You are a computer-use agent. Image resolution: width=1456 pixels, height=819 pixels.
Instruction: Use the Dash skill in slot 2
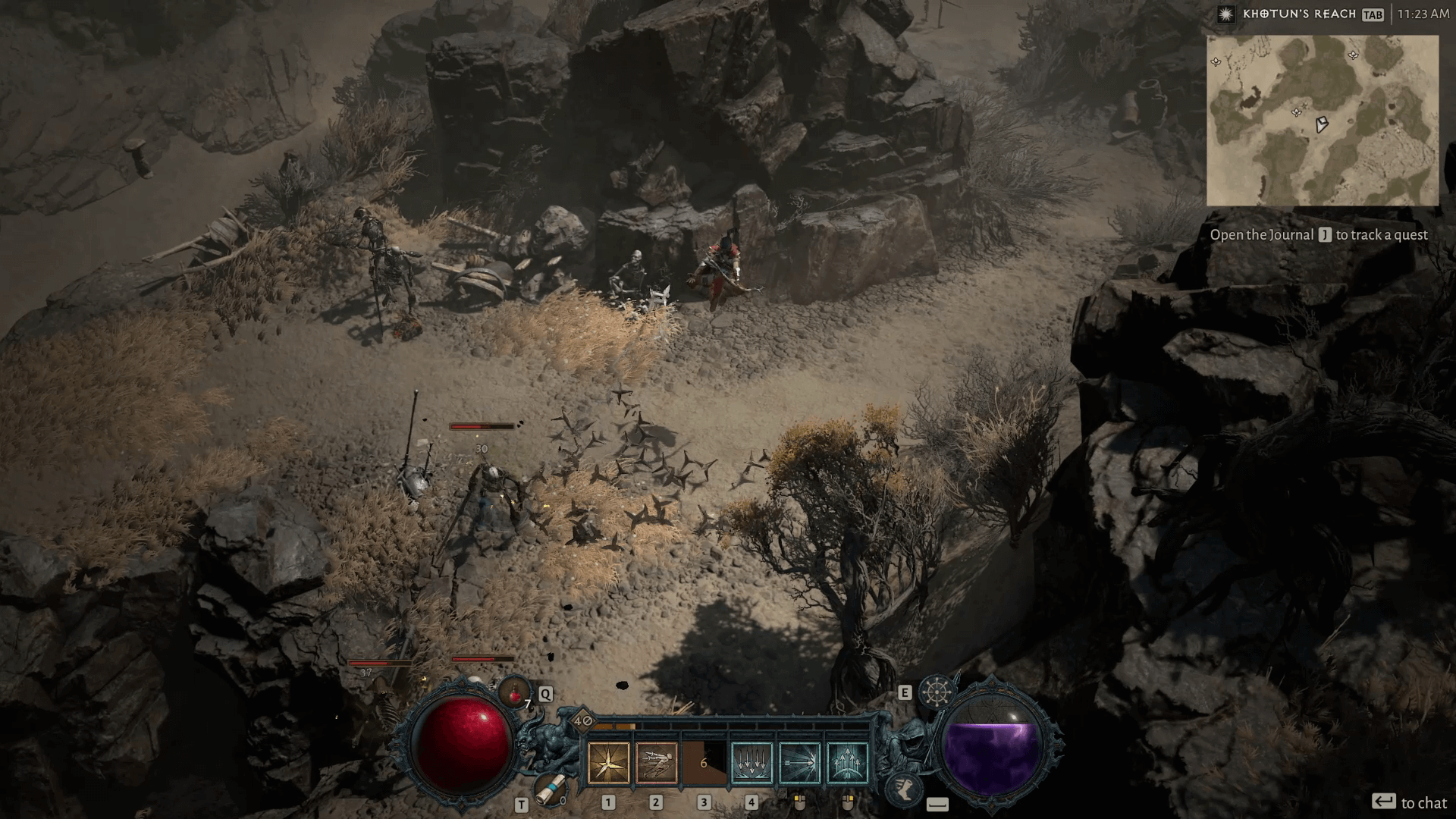[x=656, y=762]
